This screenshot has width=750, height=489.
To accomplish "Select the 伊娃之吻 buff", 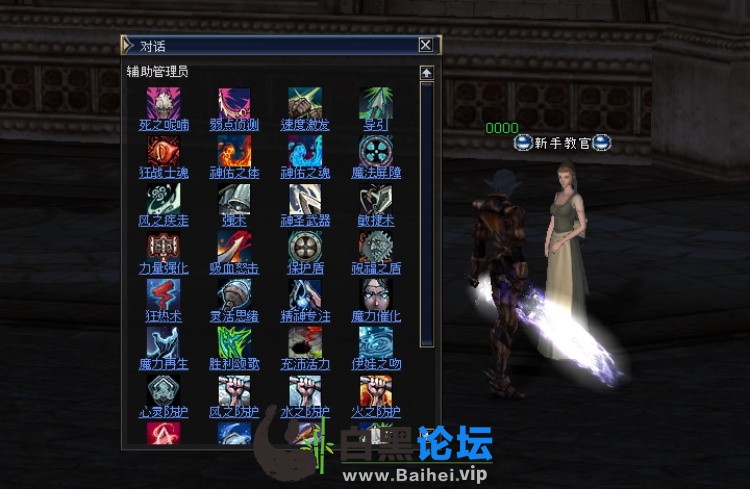I will [376, 364].
